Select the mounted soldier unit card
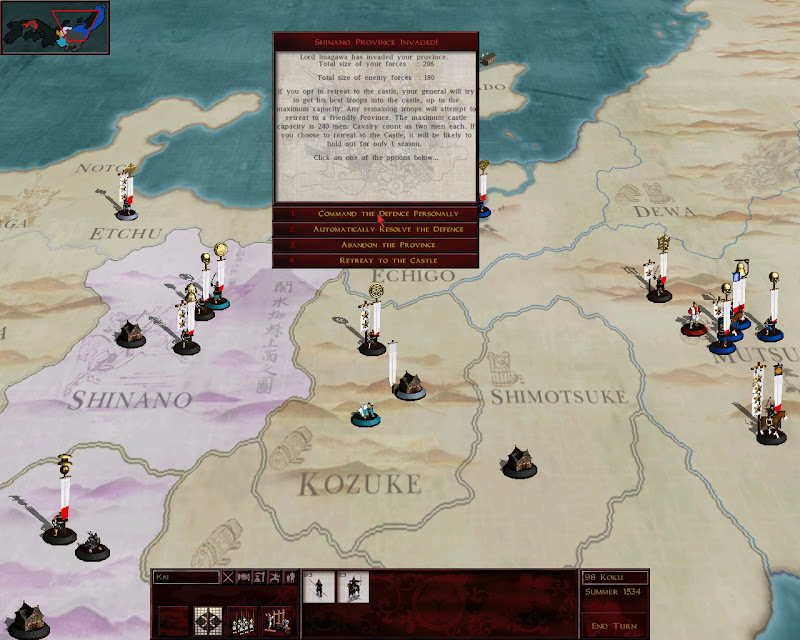The image size is (800, 640). tap(354, 588)
